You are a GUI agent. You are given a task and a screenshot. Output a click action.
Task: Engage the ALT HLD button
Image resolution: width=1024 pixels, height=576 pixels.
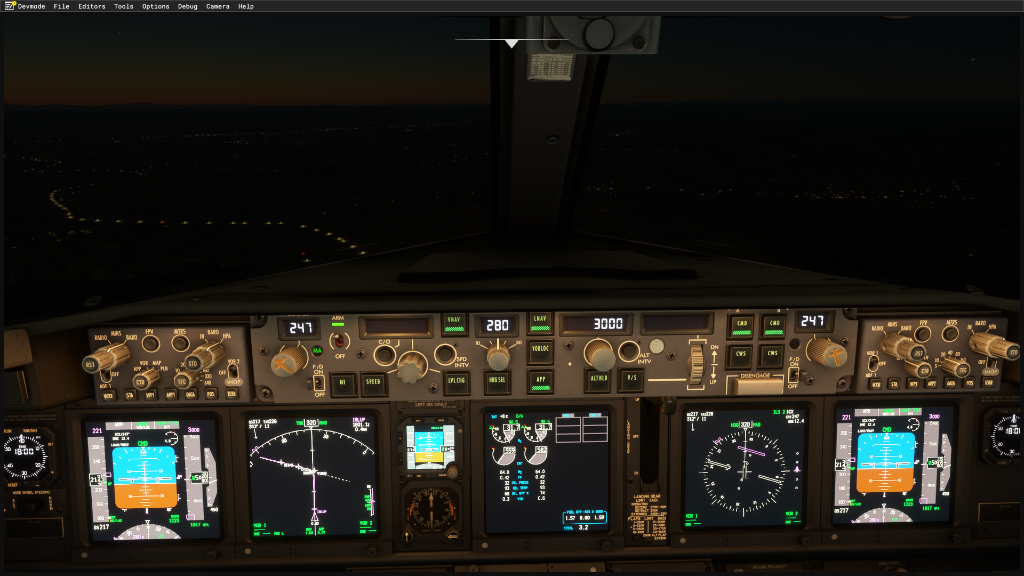[x=599, y=379]
